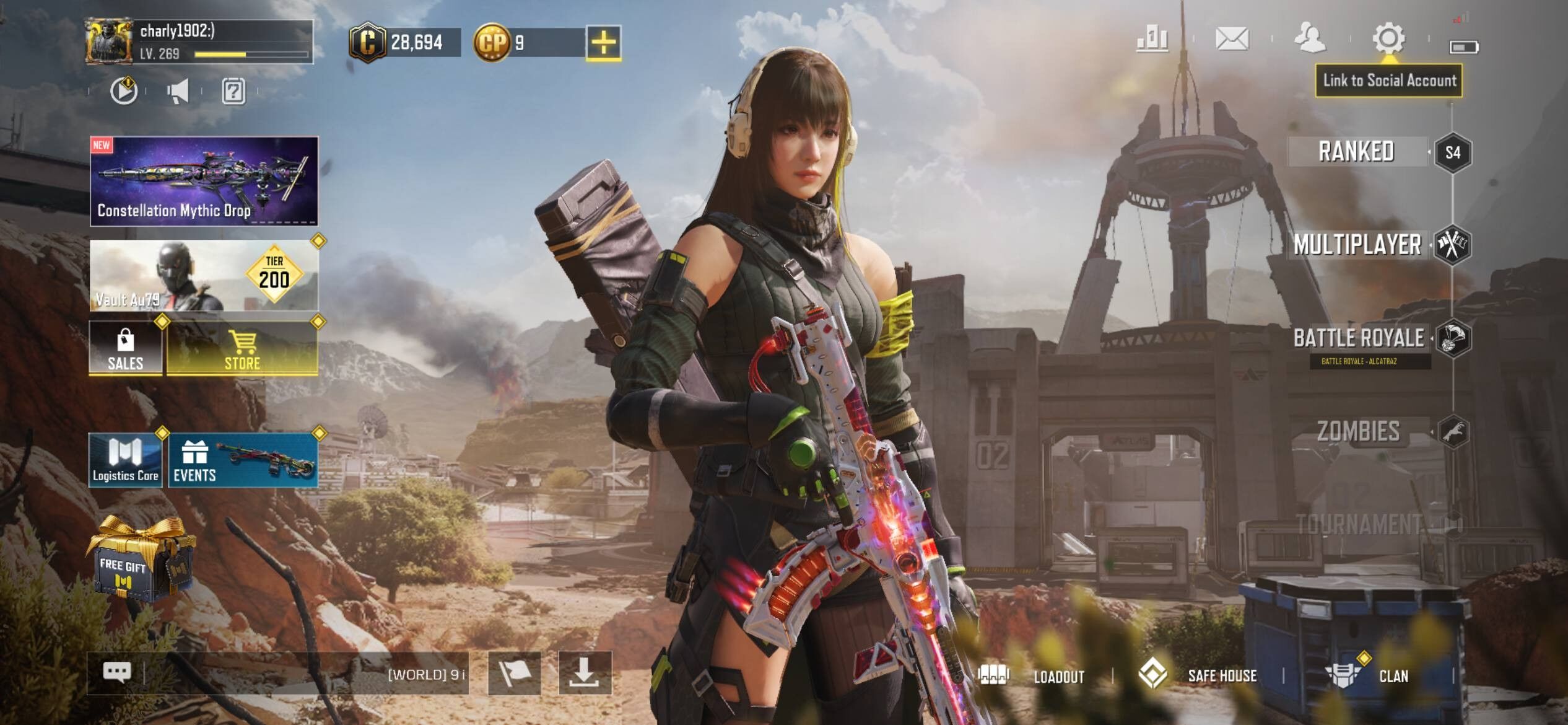This screenshot has width=1568, height=725.
Task: Enter the Store
Action: (x=242, y=348)
